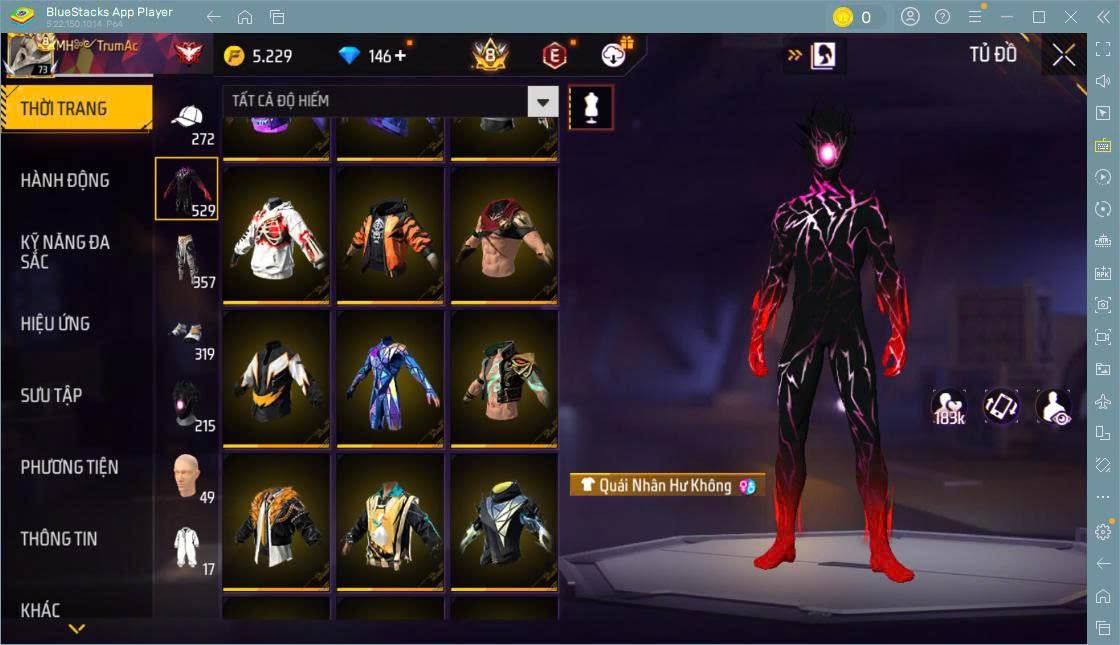This screenshot has height=645, width=1120.
Task: Click the mannequin preview button
Action: [591, 107]
